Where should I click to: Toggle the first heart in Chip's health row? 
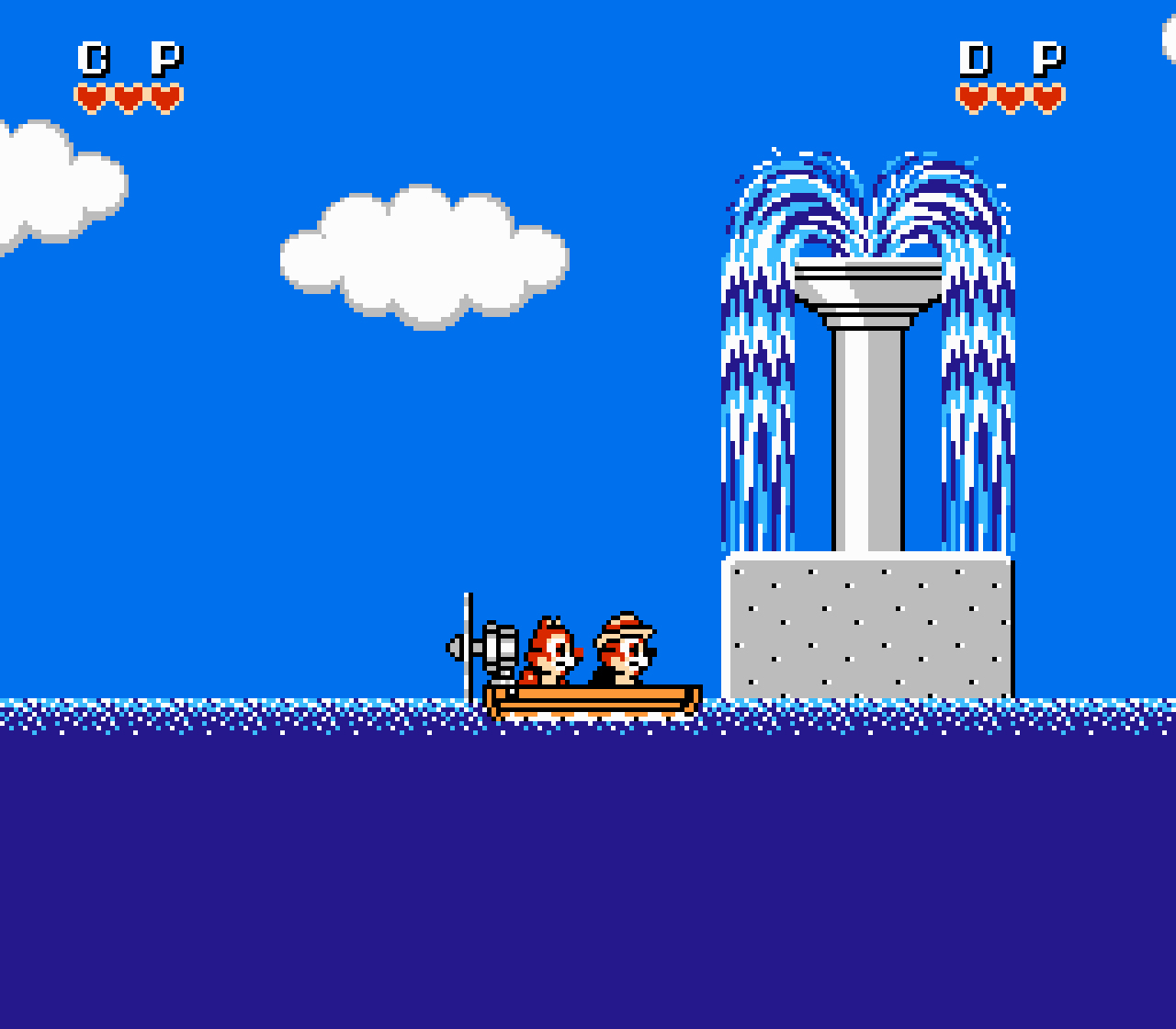click(91, 95)
